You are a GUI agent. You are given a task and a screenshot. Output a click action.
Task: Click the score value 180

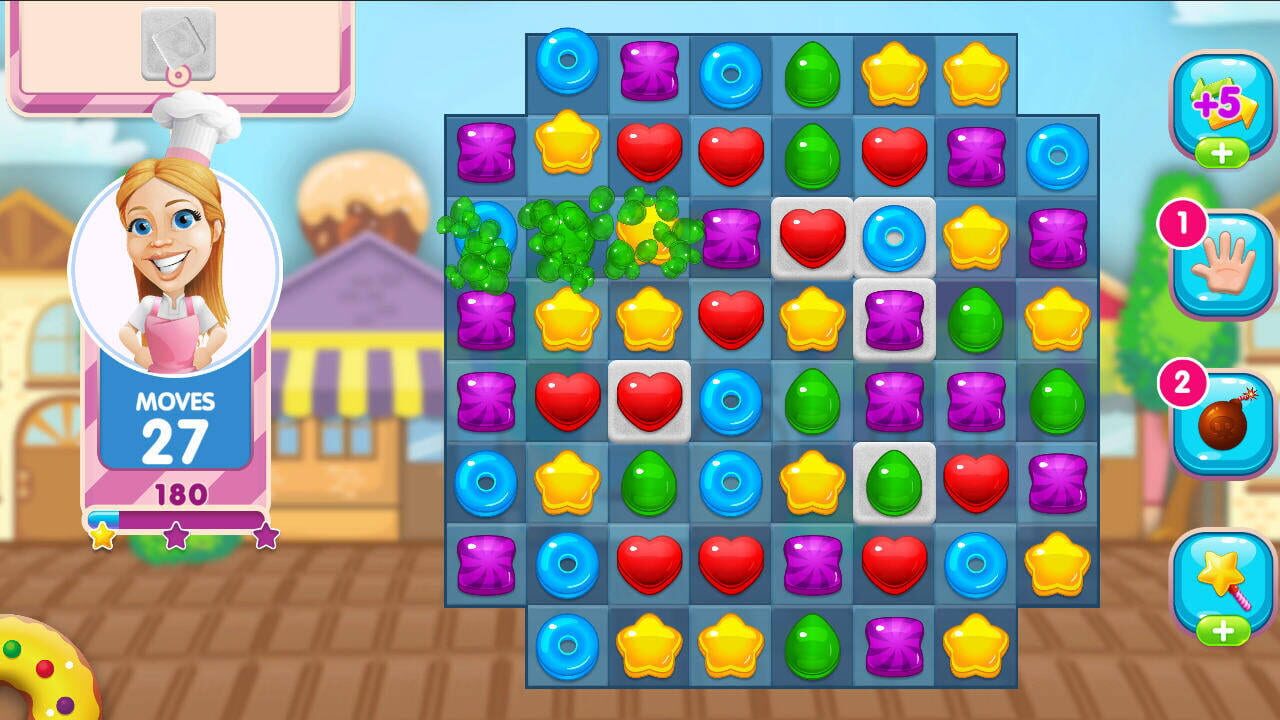pos(178,492)
